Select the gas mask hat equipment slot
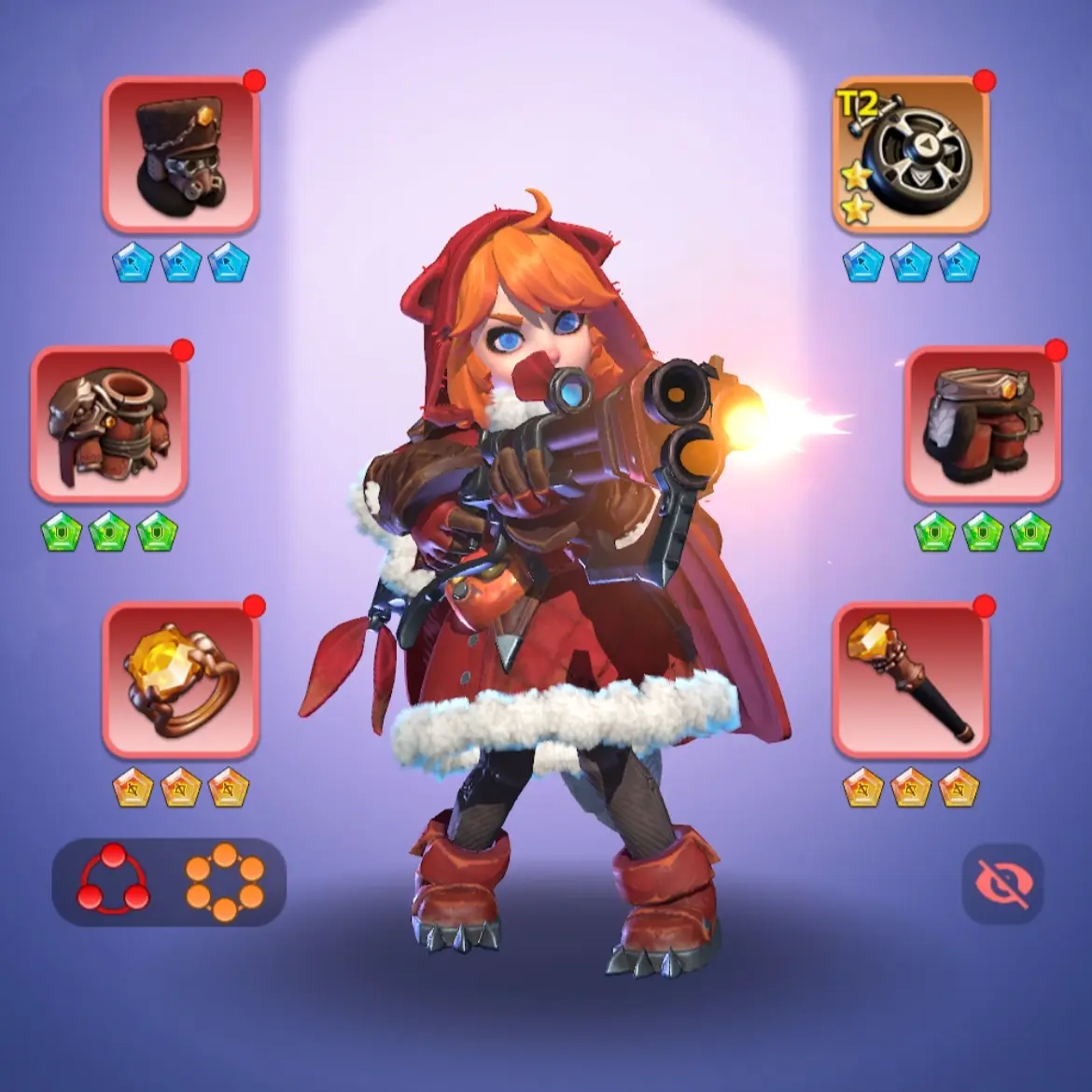Image resolution: width=1092 pixels, height=1092 pixels. pyautogui.click(x=180, y=155)
